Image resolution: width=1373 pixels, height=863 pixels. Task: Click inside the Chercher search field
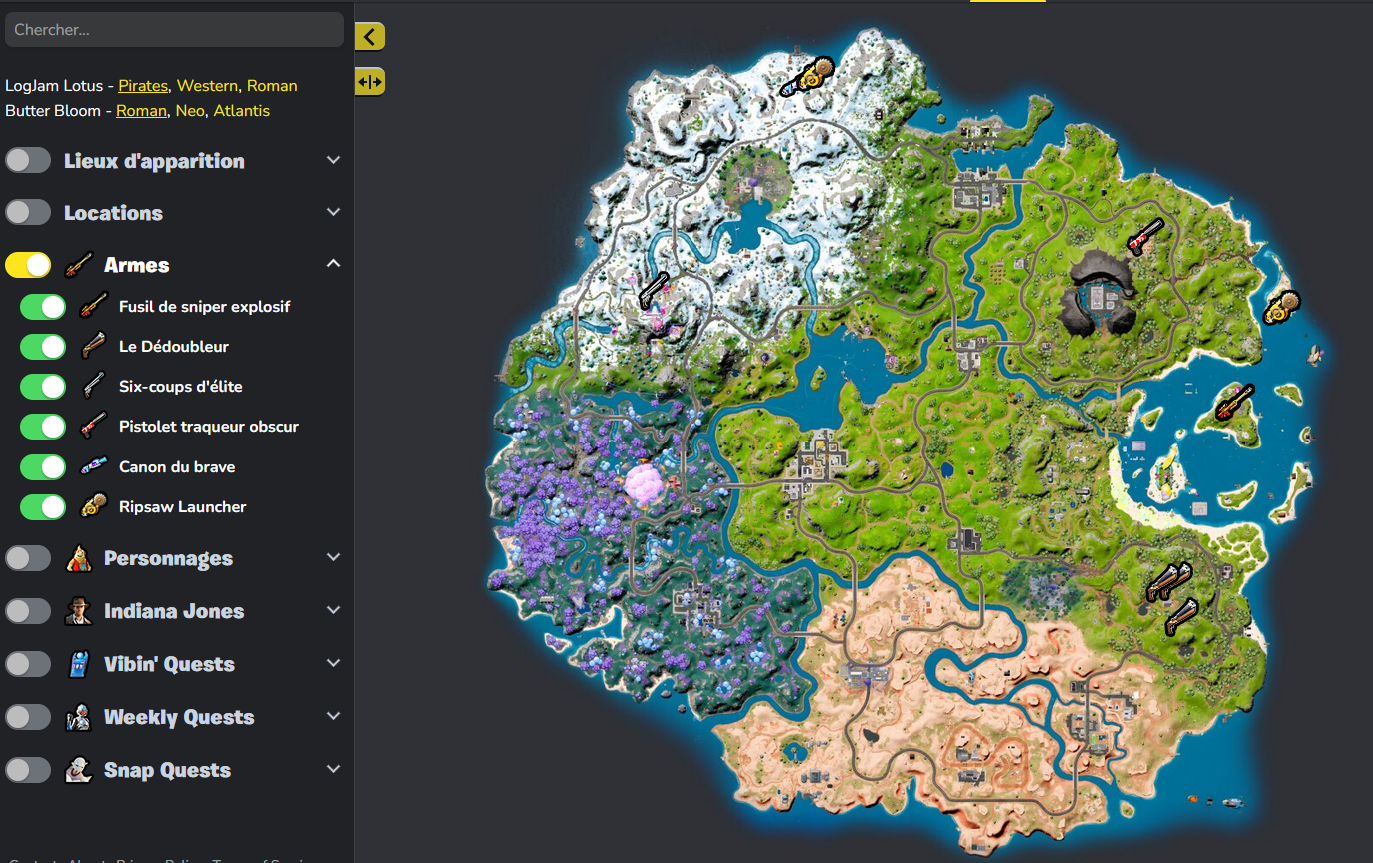pyautogui.click(x=174, y=29)
